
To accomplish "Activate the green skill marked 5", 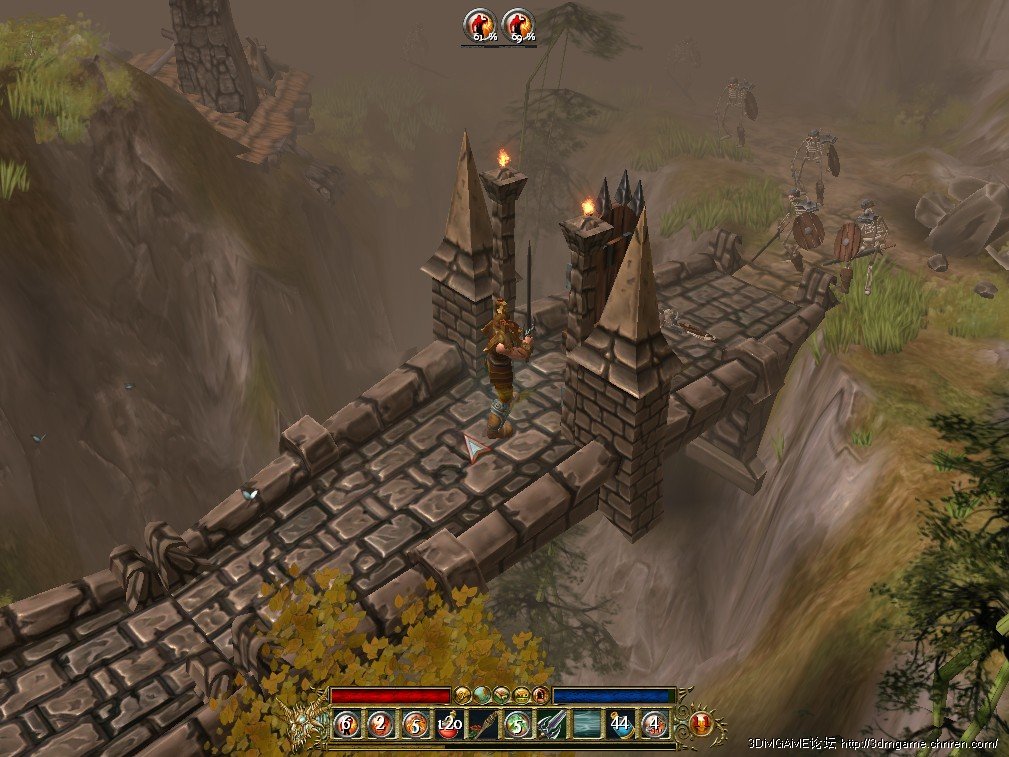I will coord(518,722).
